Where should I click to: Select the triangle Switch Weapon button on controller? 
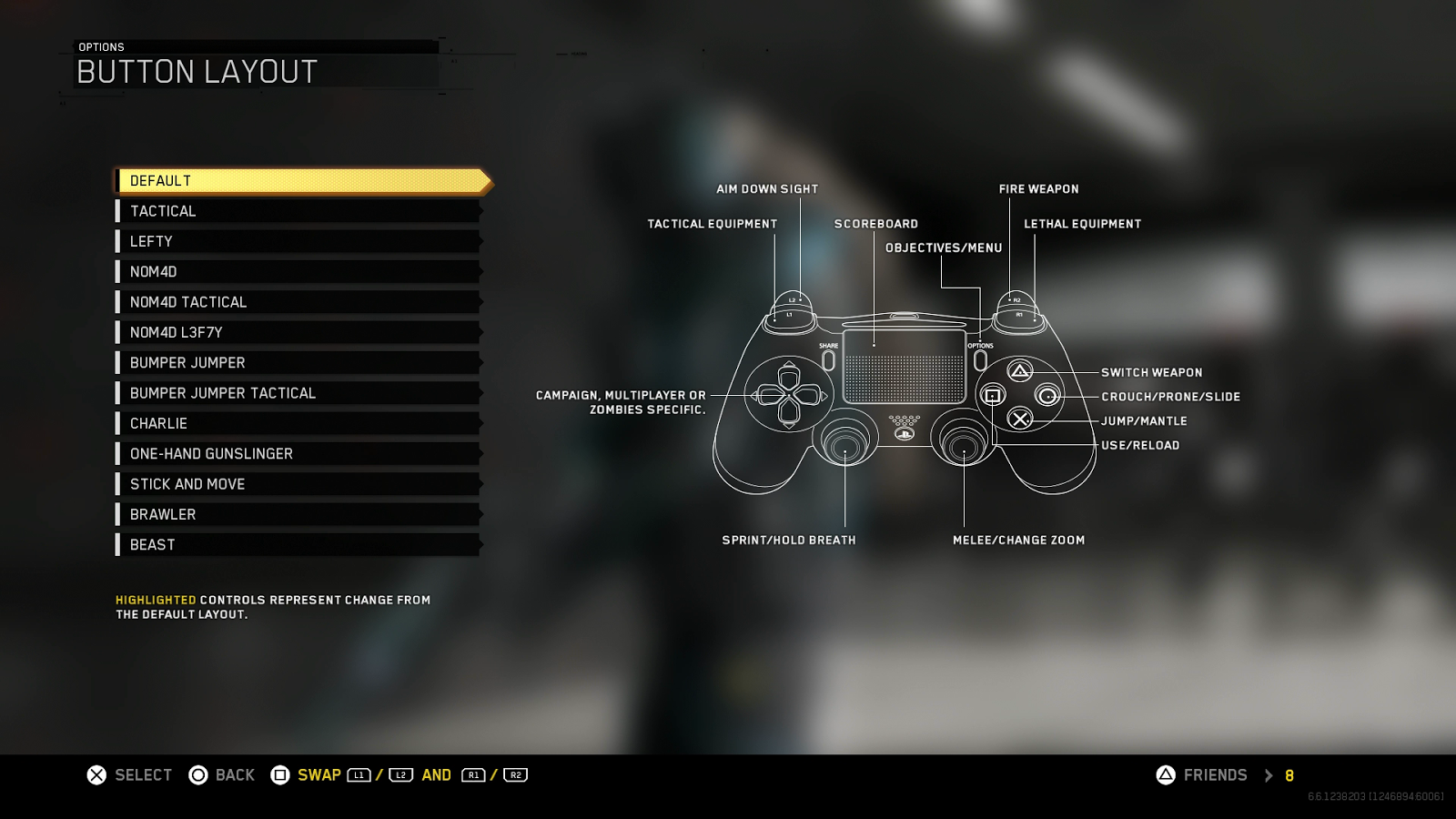(1019, 371)
